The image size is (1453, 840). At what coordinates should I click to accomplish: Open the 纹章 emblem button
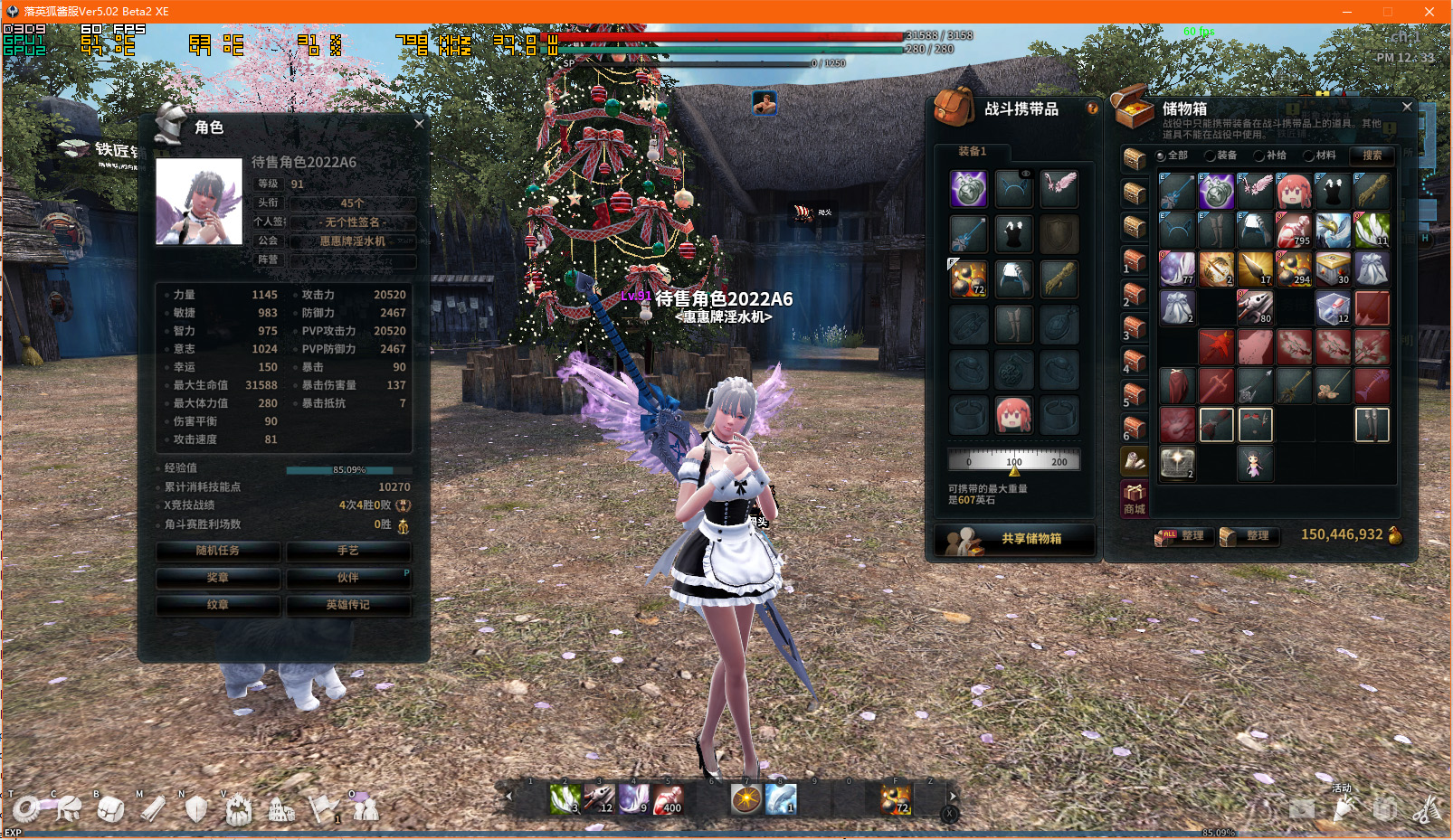(x=218, y=605)
